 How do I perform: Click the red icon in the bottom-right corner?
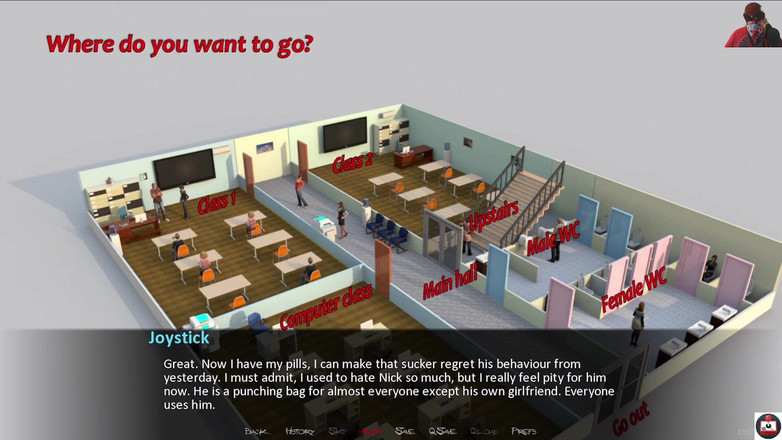(767, 425)
